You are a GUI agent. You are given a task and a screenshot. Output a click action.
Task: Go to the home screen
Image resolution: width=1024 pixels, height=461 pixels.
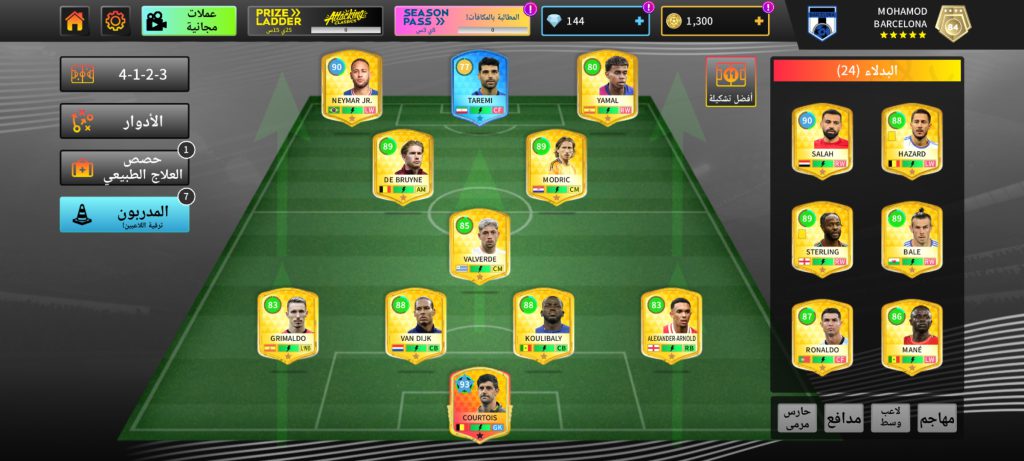click(74, 21)
